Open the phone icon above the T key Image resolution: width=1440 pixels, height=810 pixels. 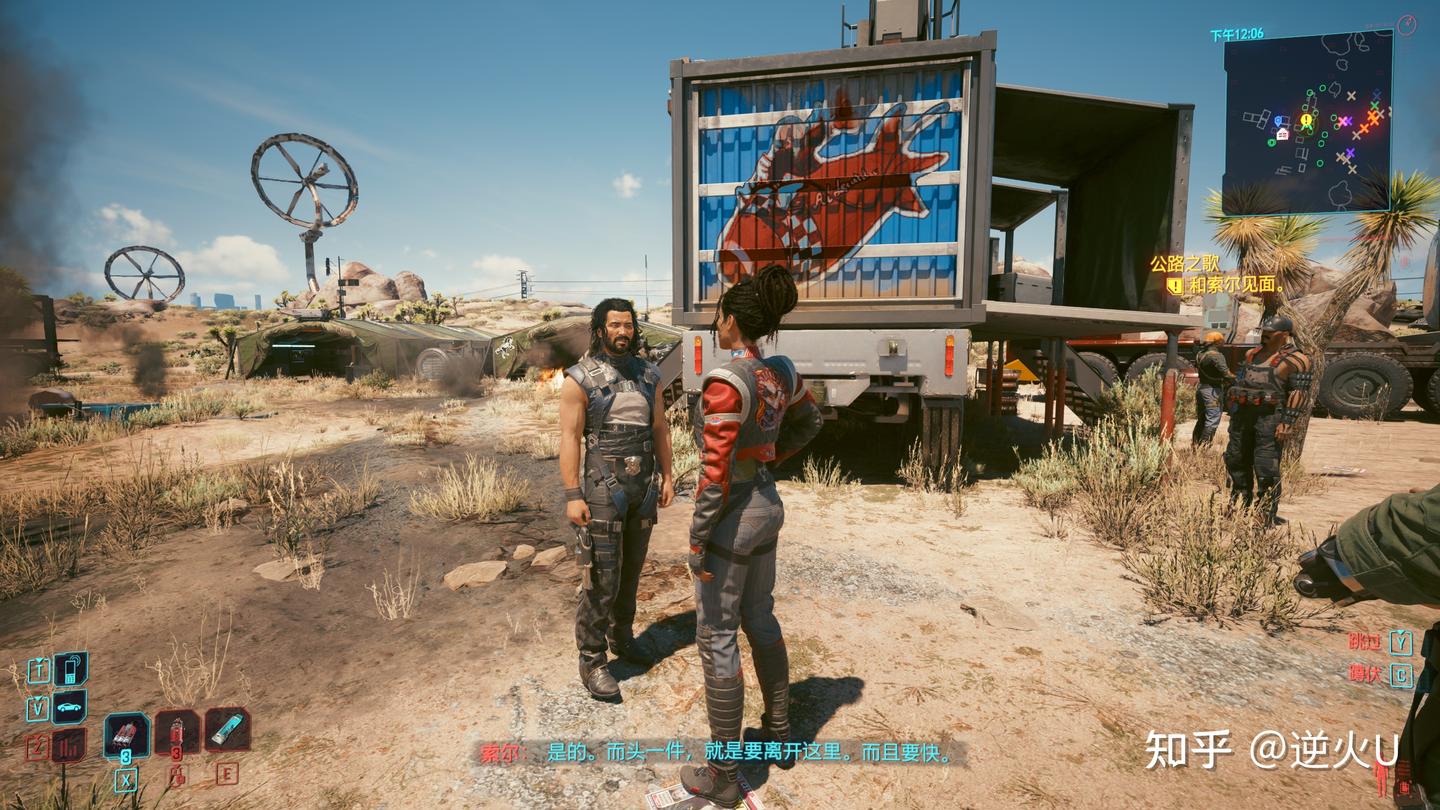tap(70, 669)
